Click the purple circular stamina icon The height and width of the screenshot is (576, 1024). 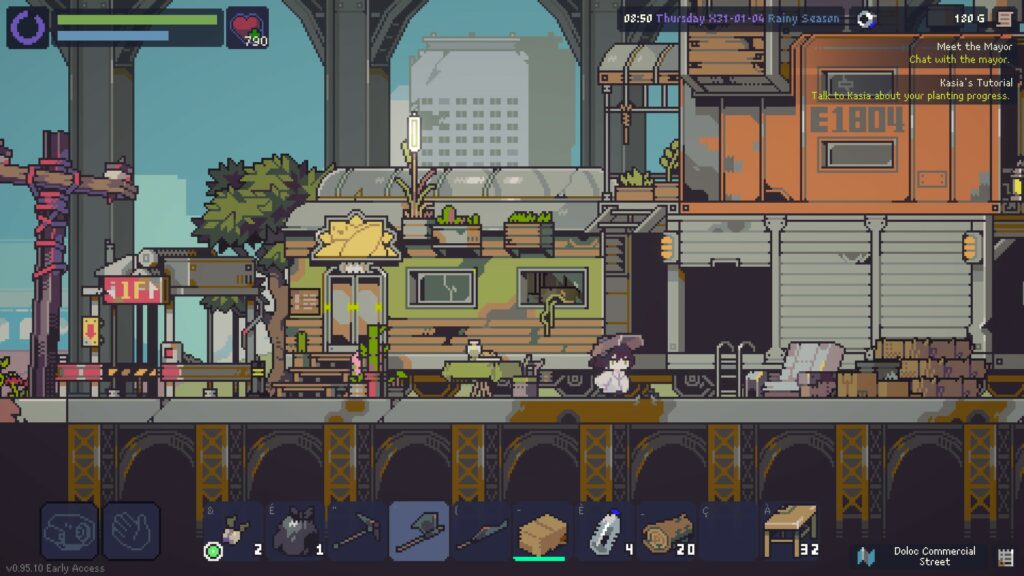click(x=27, y=27)
